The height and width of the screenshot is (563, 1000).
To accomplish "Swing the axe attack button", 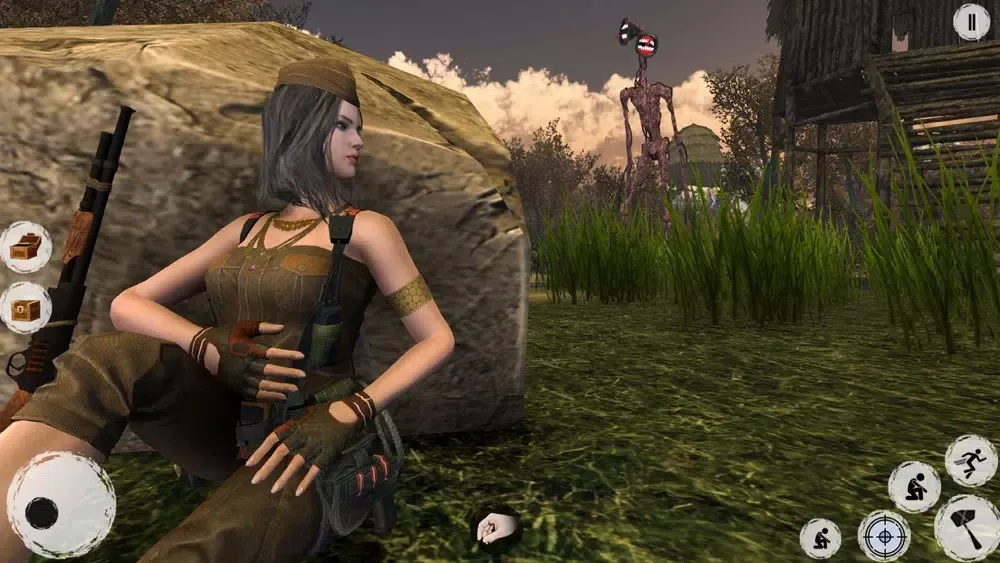I will click(x=967, y=528).
